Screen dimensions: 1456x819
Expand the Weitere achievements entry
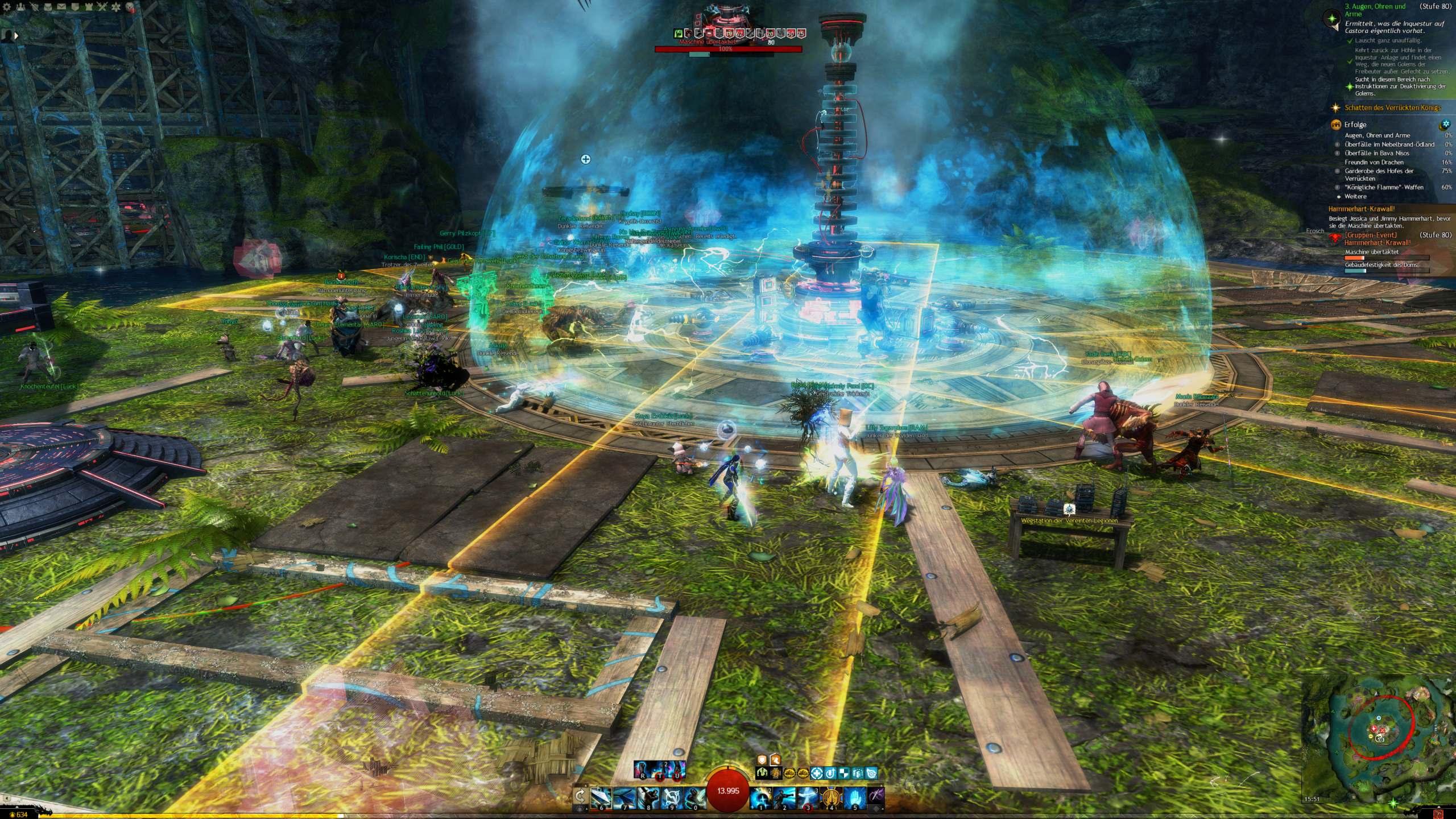click(1355, 196)
